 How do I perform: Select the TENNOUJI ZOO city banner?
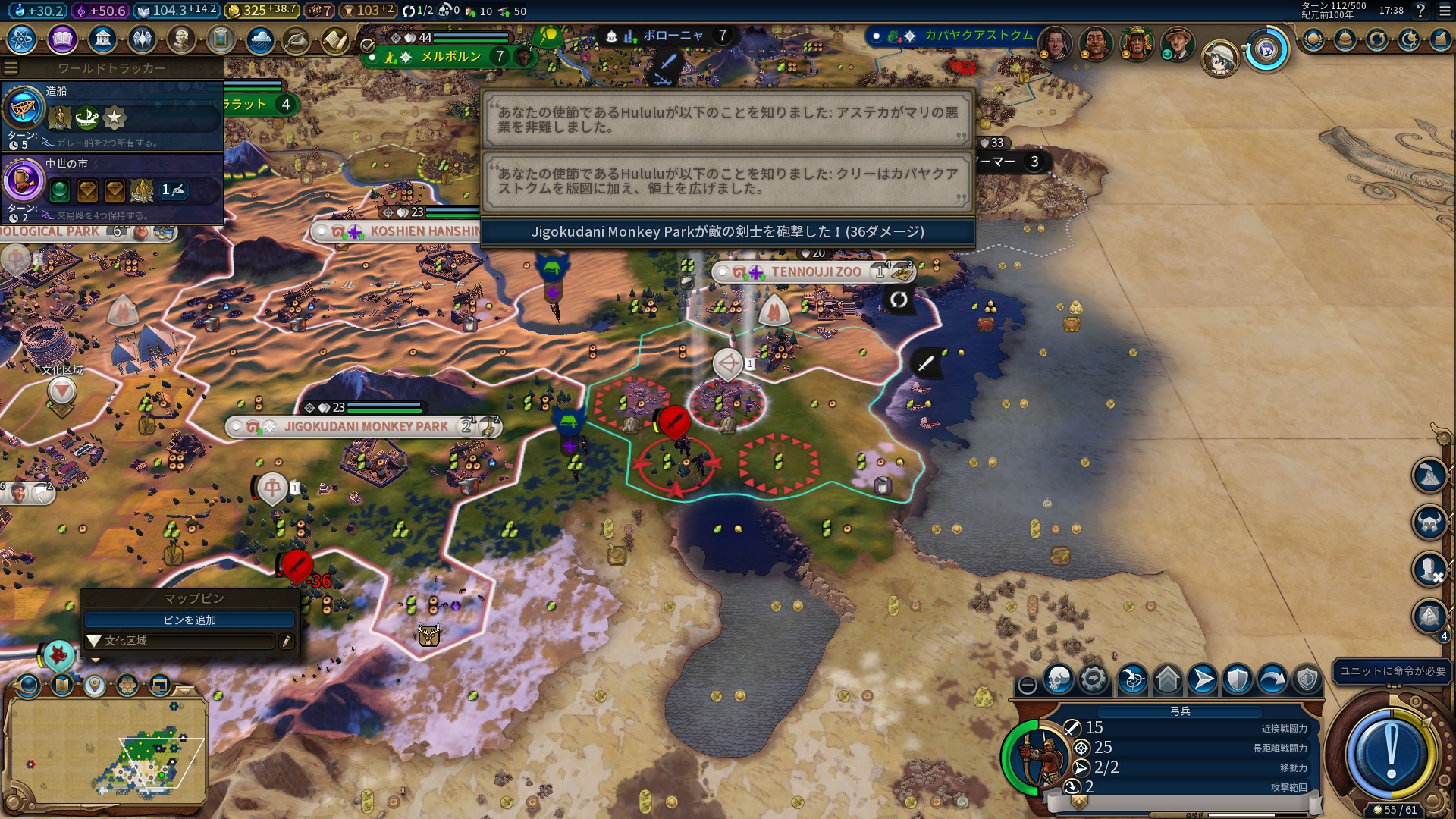815,271
